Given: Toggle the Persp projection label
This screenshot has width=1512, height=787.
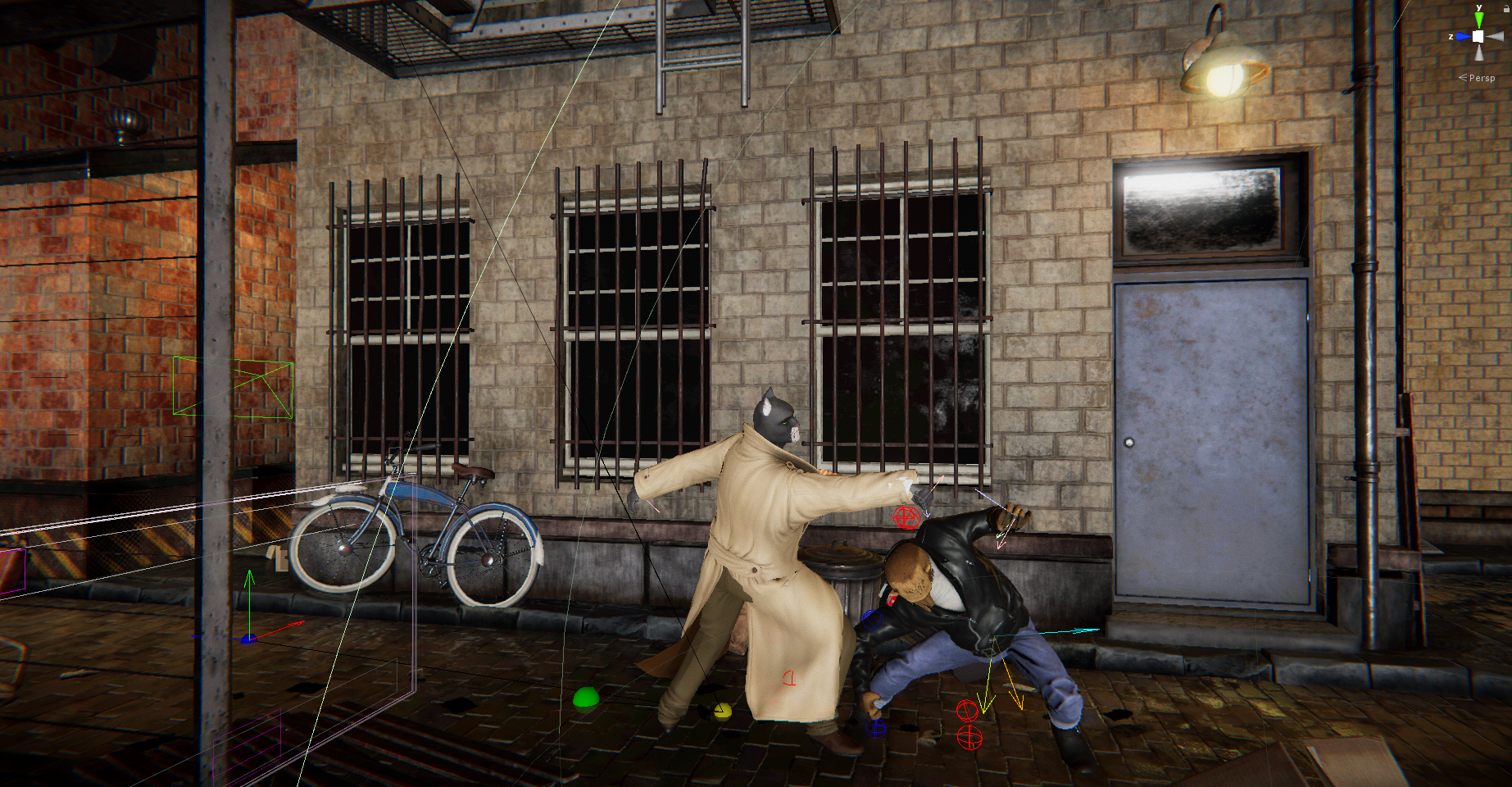Looking at the screenshot, I should tap(1481, 78).
